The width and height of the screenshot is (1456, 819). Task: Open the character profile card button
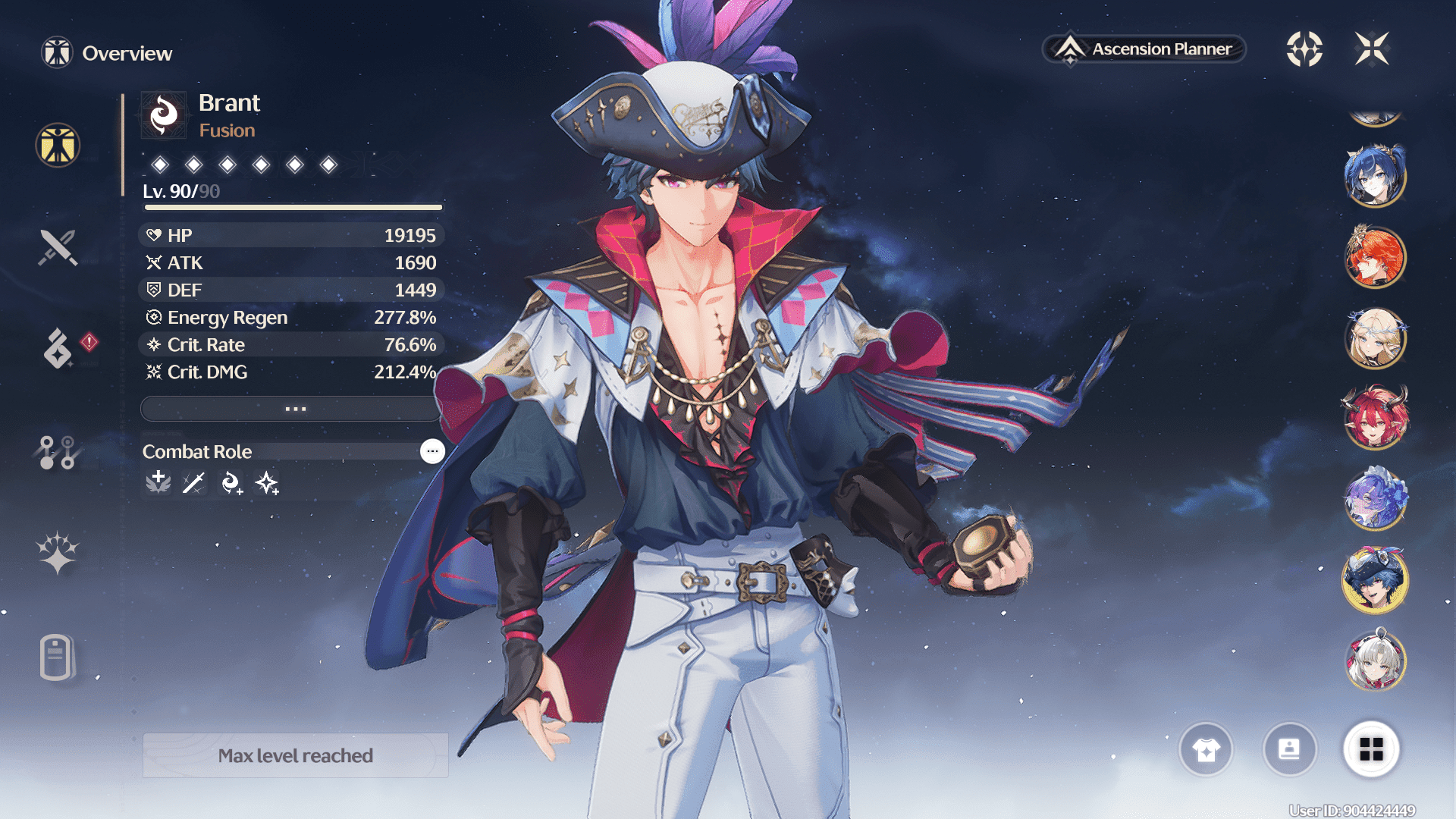pyautogui.click(x=1289, y=750)
